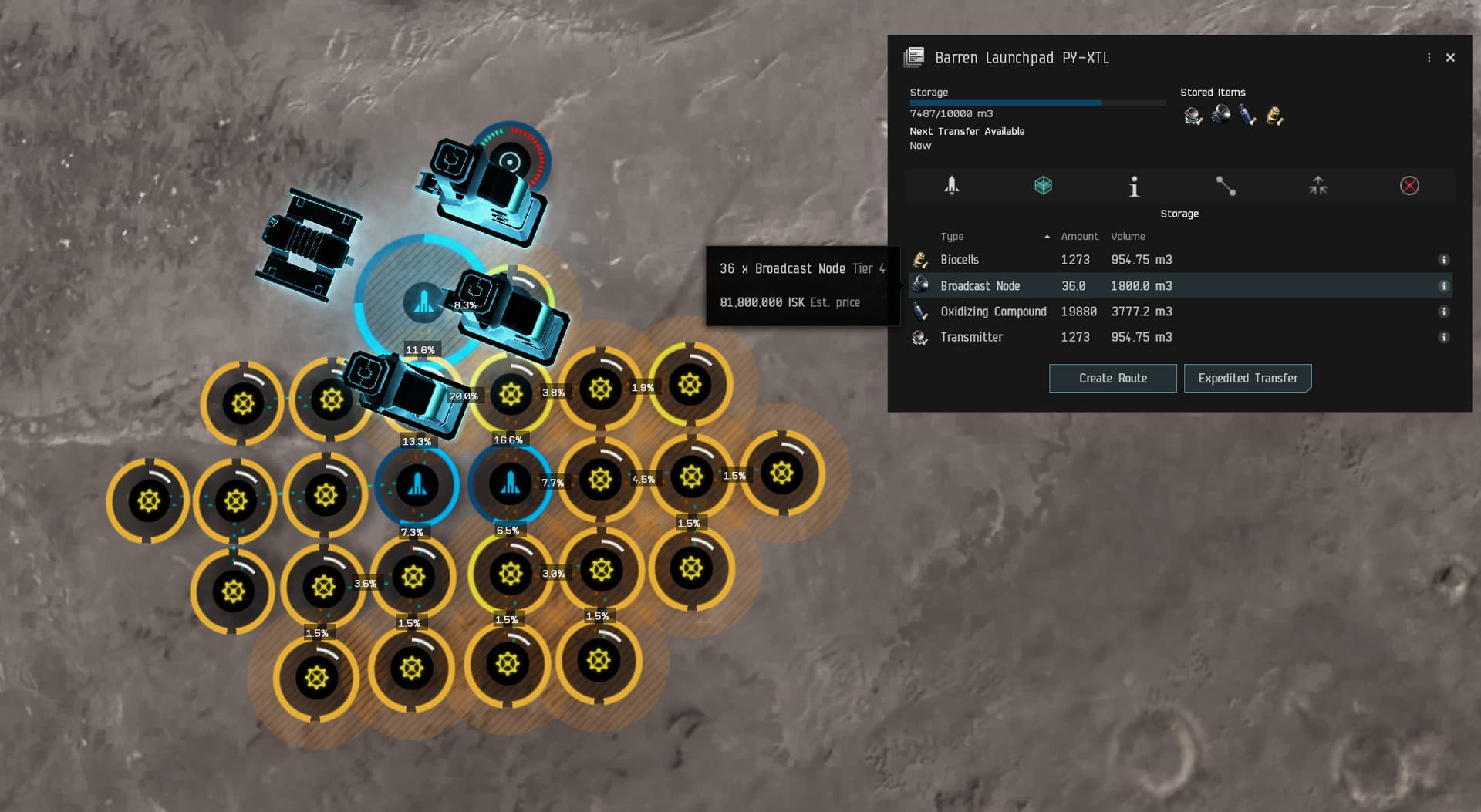1481x812 pixels.
Task: Switch to the Links tab
Action: point(1226,186)
